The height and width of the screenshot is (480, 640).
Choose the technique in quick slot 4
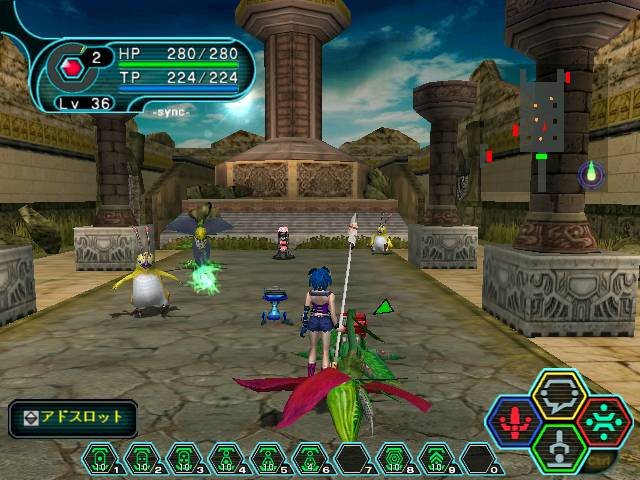pyautogui.click(x=224, y=459)
